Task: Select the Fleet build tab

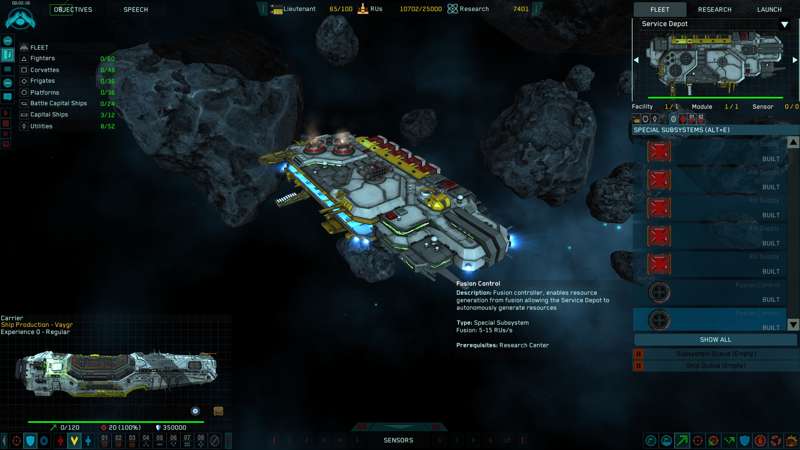Action: pyautogui.click(x=660, y=10)
